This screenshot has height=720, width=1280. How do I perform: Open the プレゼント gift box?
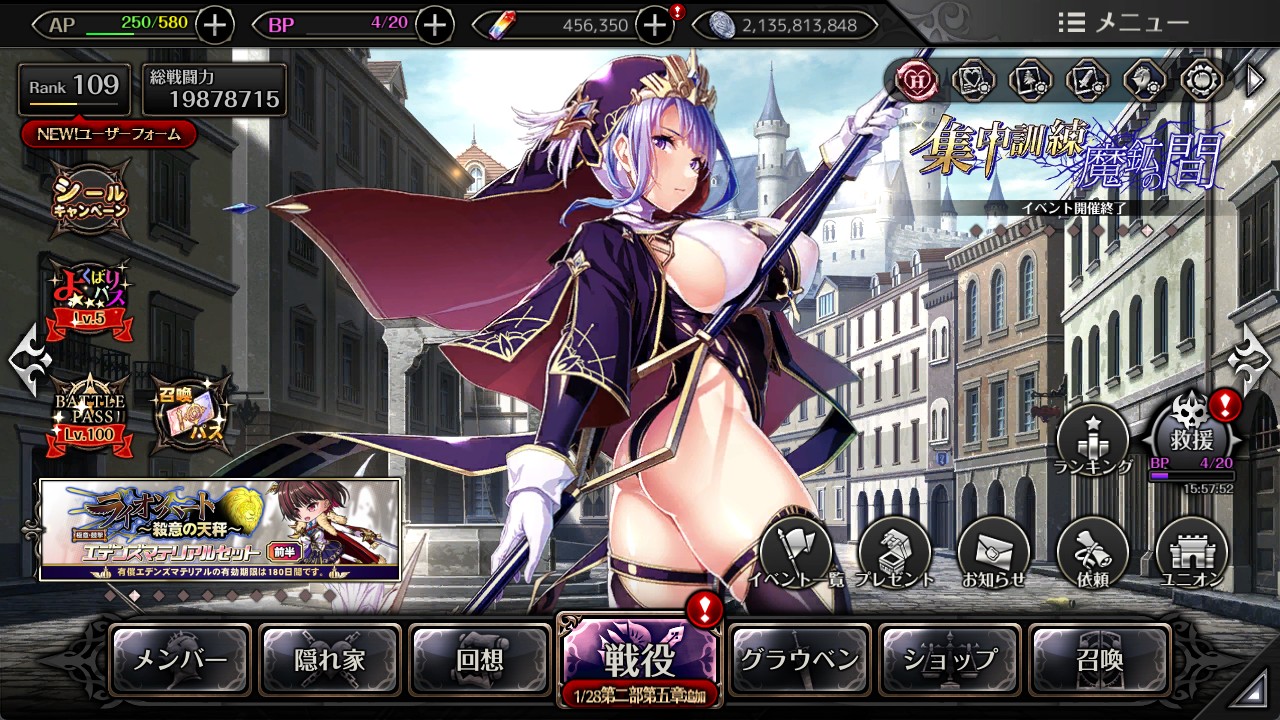tap(895, 555)
